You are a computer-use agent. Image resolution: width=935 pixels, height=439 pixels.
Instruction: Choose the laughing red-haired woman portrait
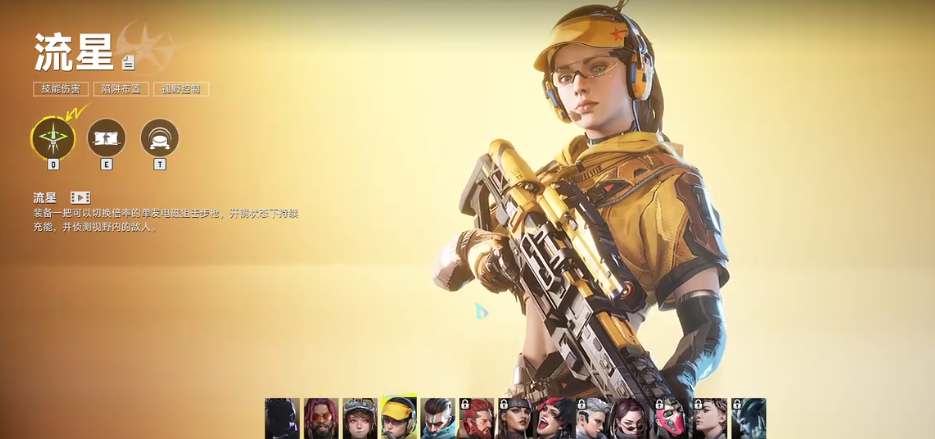point(554,418)
